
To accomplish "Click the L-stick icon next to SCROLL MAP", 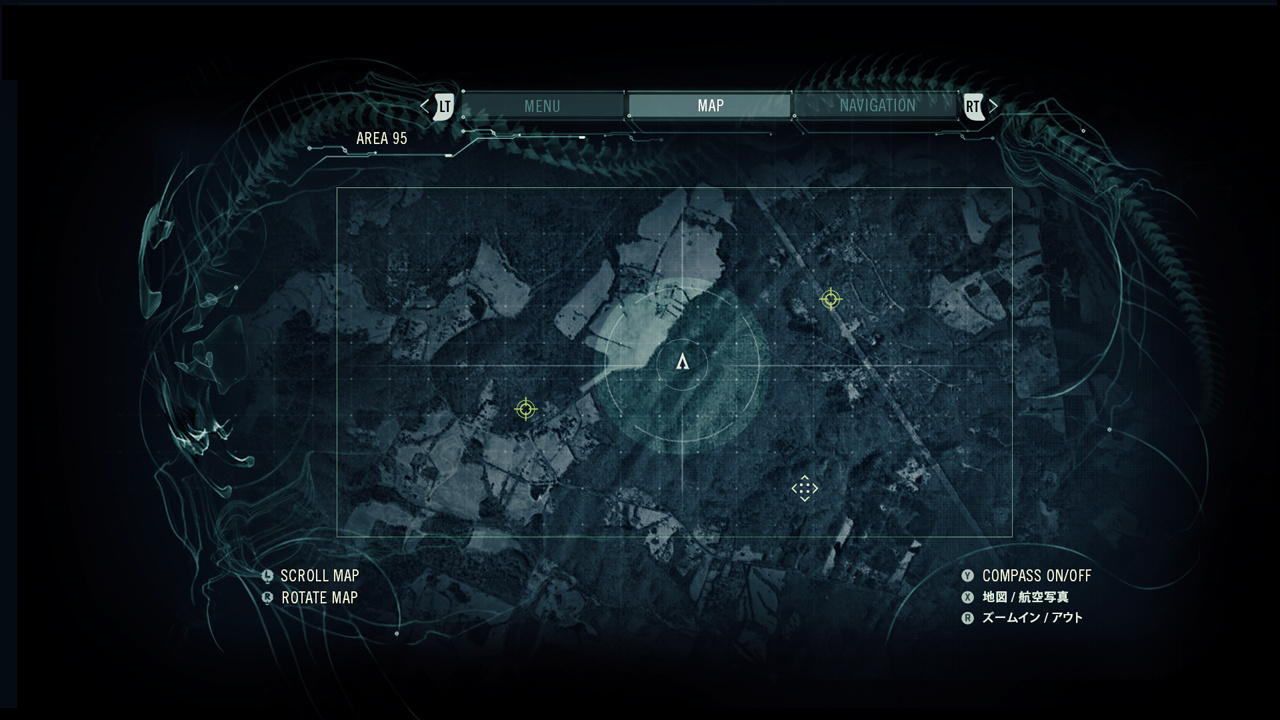I will (x=266, y=576).
